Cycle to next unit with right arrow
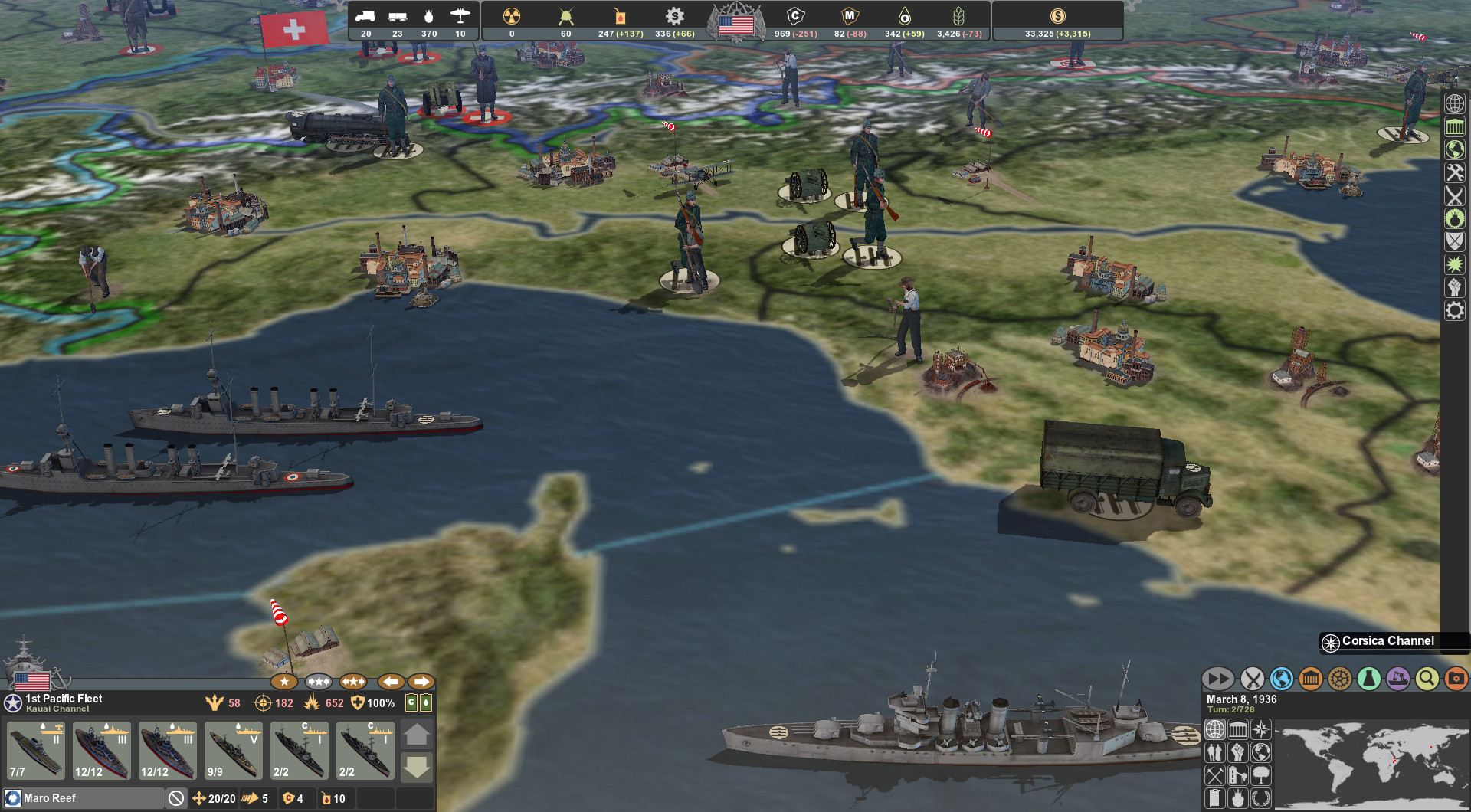Image resolution: width=1471 pixels, height=812 pixels. pyautogui.click(x=421, y=681)
